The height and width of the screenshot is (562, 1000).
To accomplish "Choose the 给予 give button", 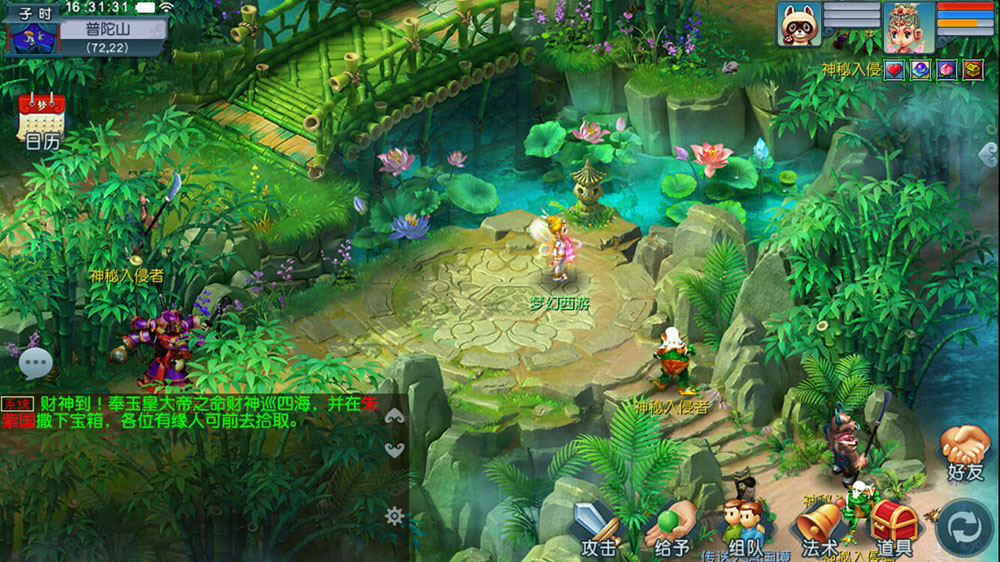I will pyautogui.click(x=672, y=527).
